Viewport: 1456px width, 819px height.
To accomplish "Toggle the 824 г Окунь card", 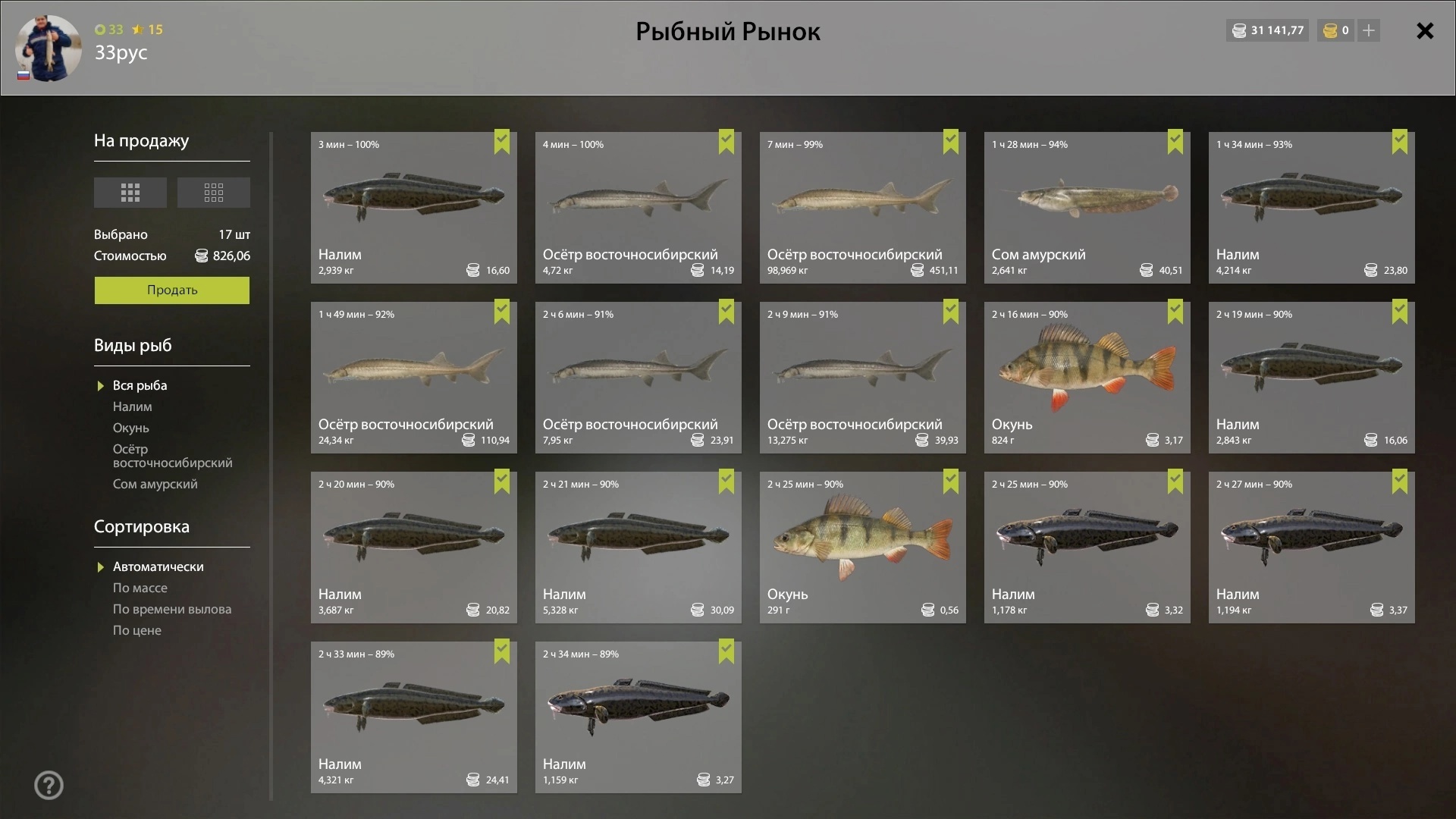I will (x=1087, y=378).
